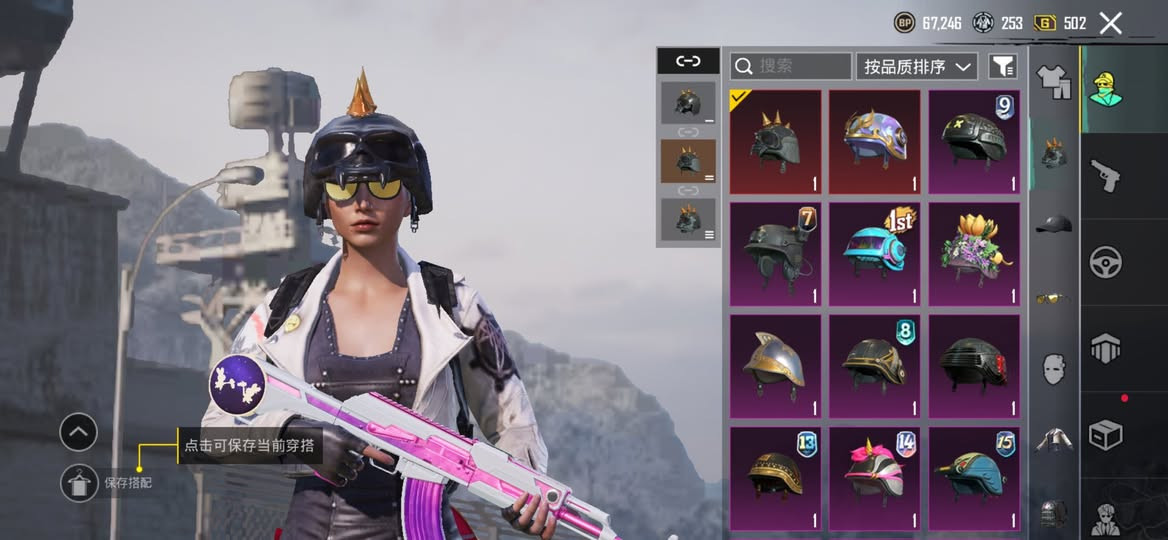Click 保存搭配 to save the outfit
Image resolution: width=1168 pixels, height=540 pixels.
click(x=128, y=482)
